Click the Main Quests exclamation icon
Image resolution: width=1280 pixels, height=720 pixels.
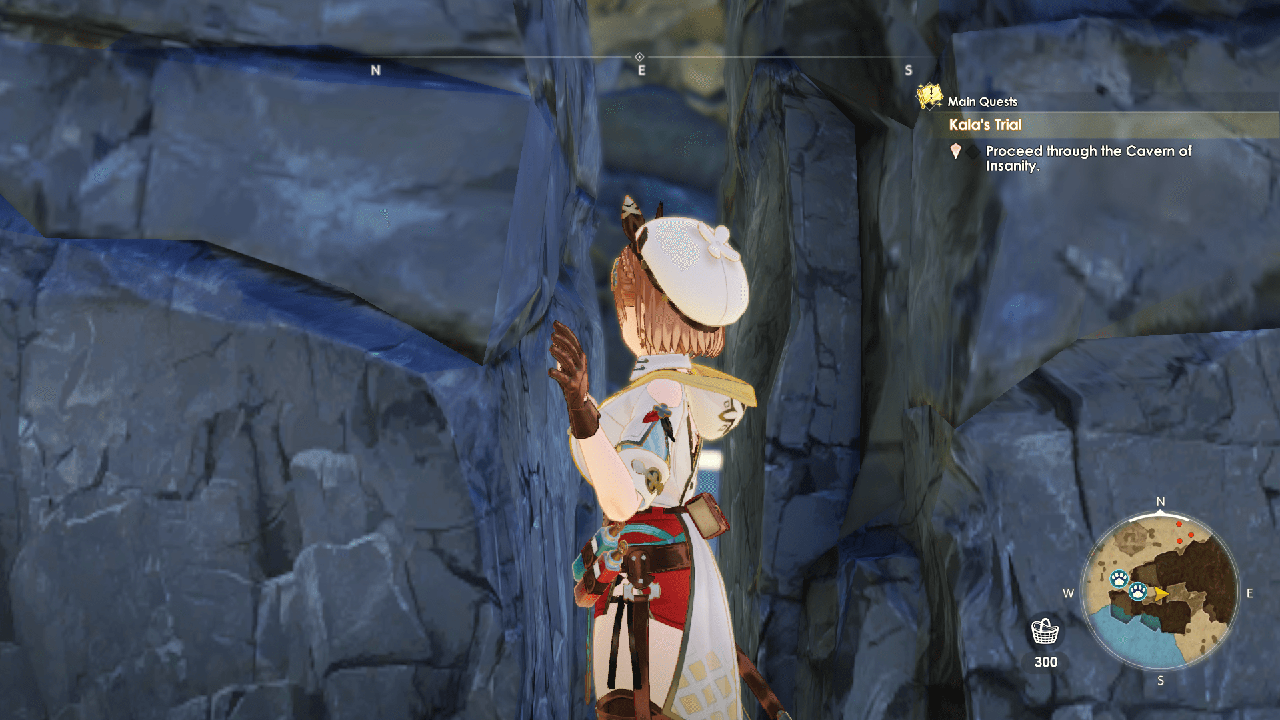click(x=931, y=97)
